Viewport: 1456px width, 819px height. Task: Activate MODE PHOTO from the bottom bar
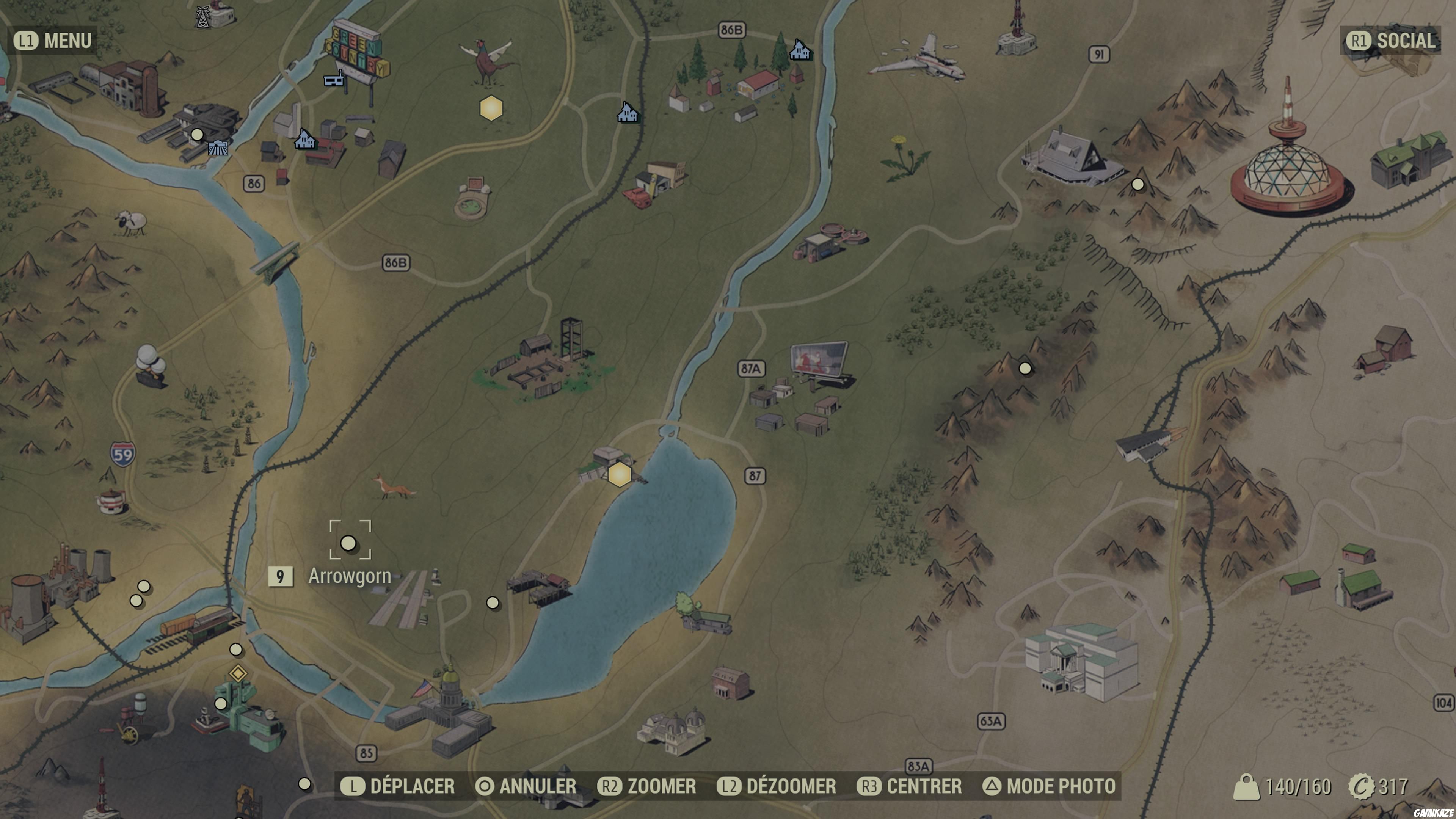(x=1053, y=786)
